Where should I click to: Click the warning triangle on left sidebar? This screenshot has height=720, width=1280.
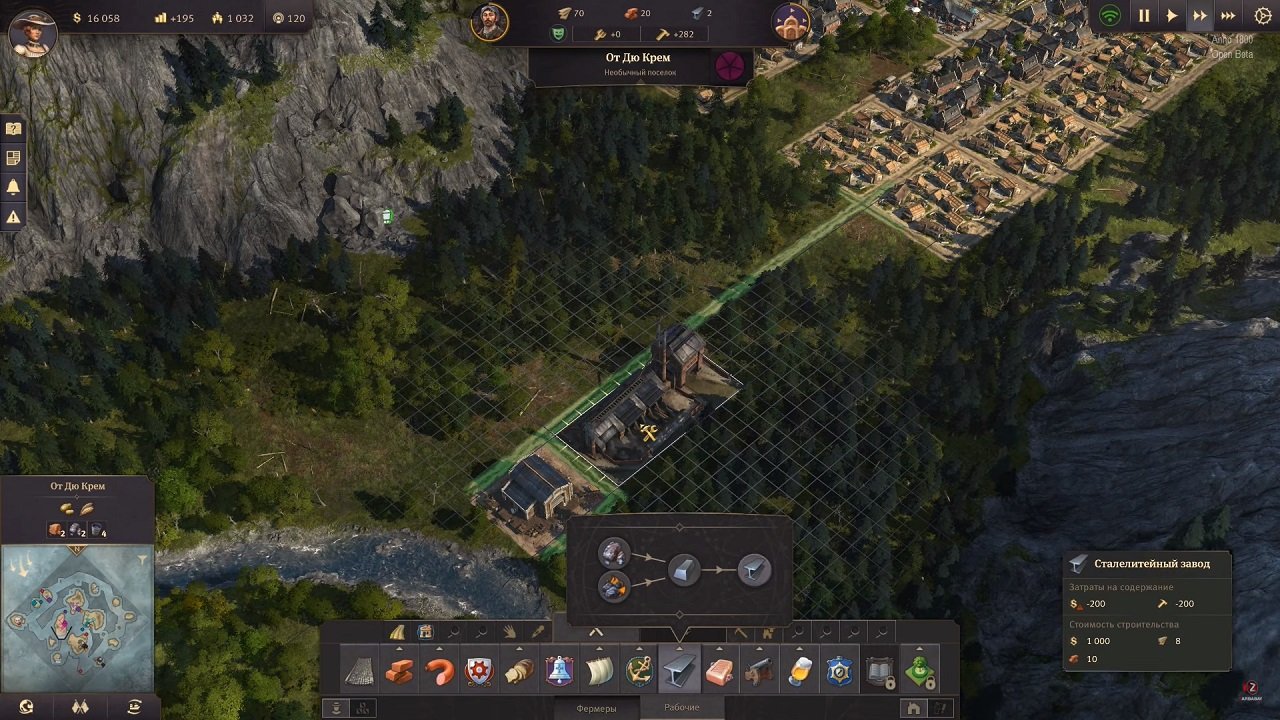pyautogui.click(x=13, y=213)
